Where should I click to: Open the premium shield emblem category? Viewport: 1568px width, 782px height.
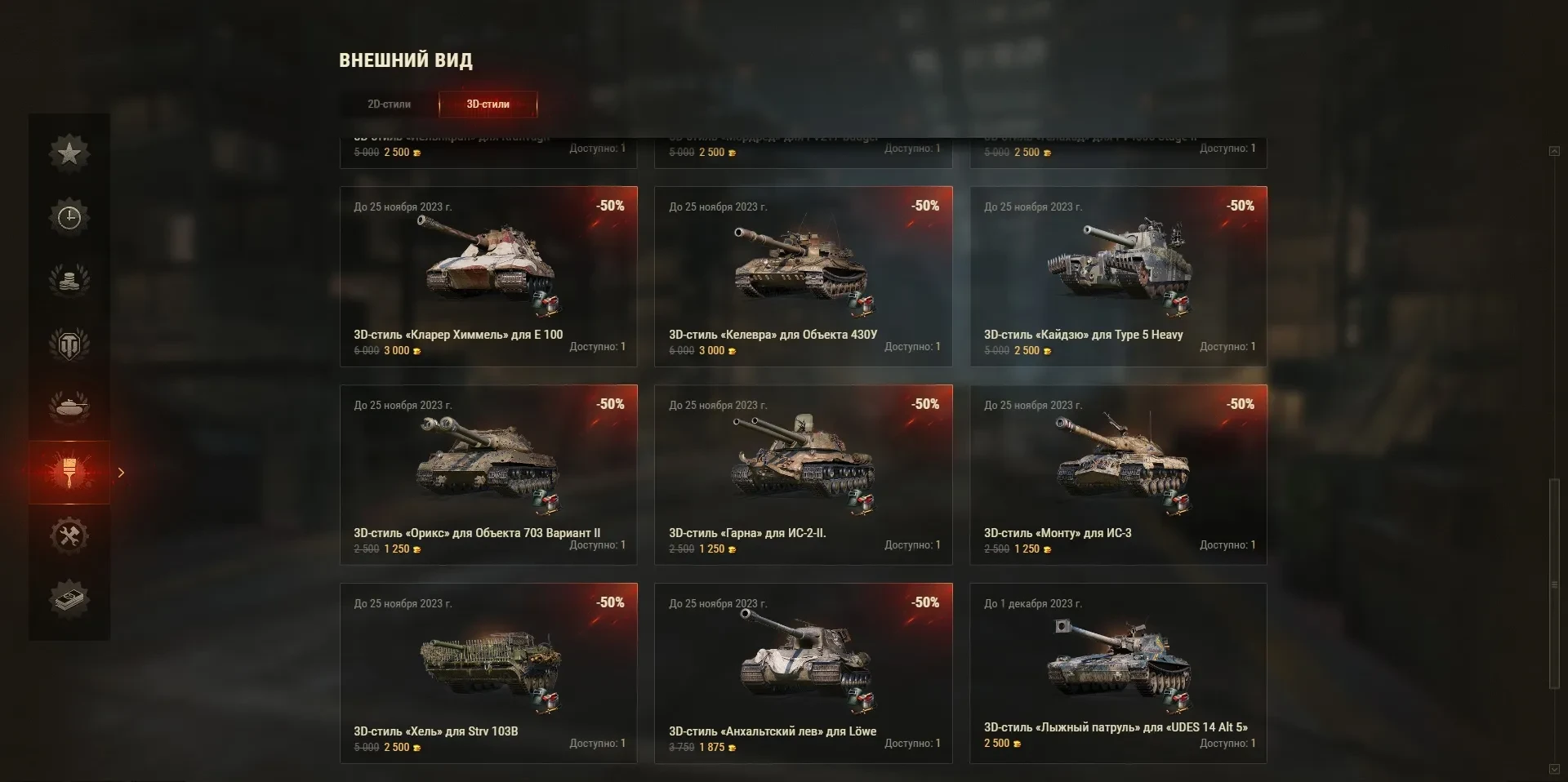point(69,344)
